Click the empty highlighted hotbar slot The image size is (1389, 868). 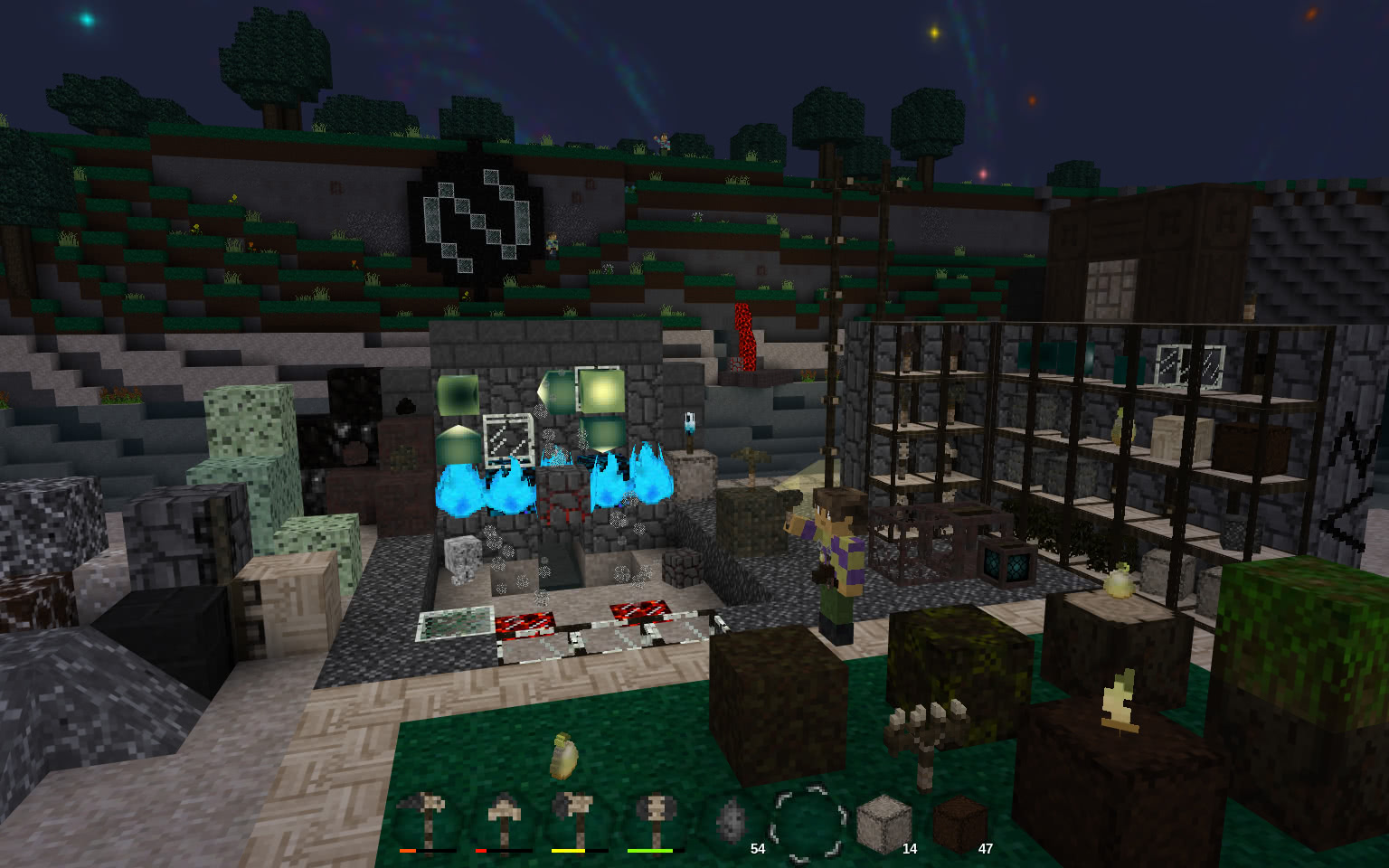pos(808,822)
